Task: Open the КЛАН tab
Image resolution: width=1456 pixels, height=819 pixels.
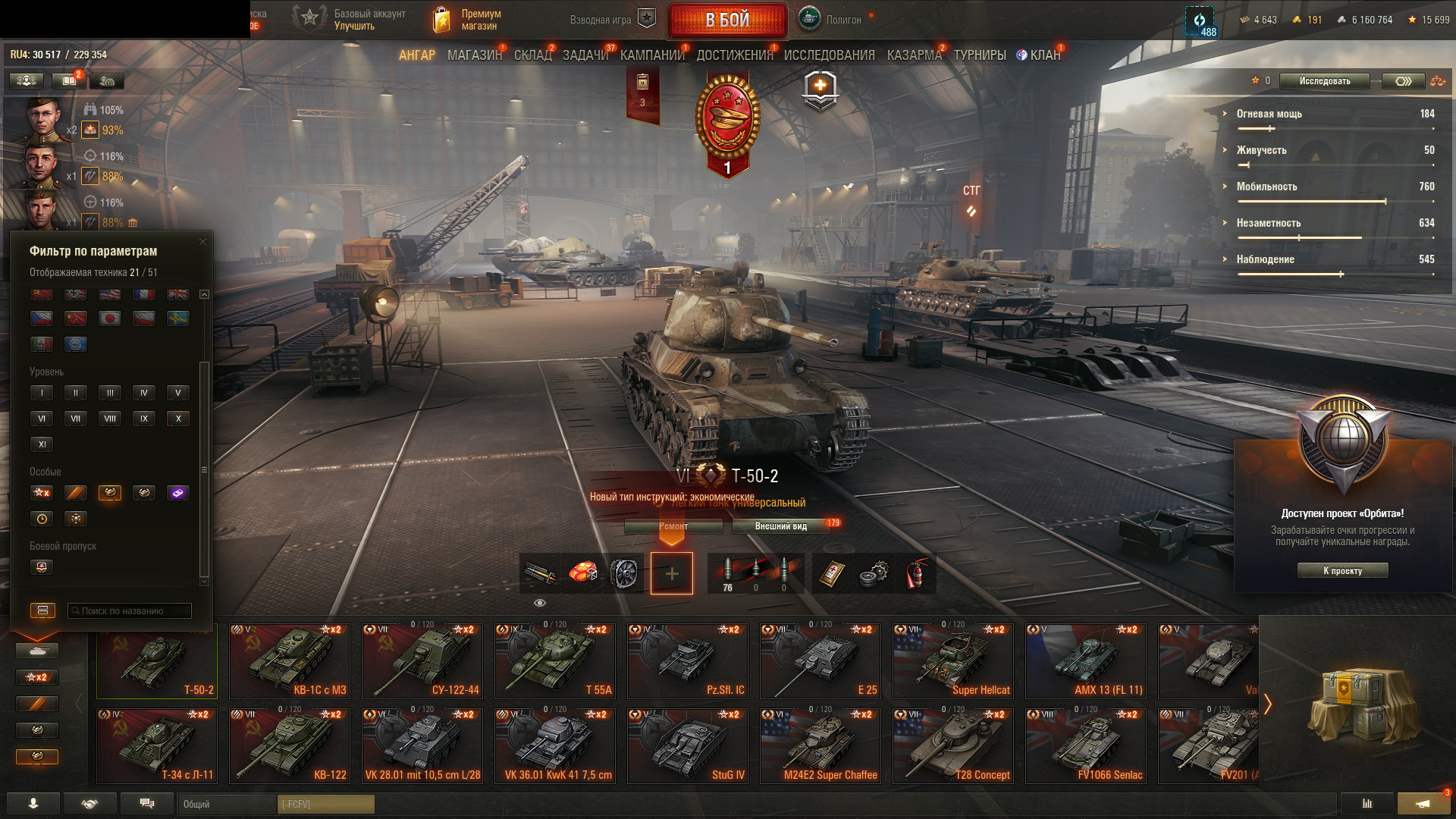Action: click(x=1044, y=55)
